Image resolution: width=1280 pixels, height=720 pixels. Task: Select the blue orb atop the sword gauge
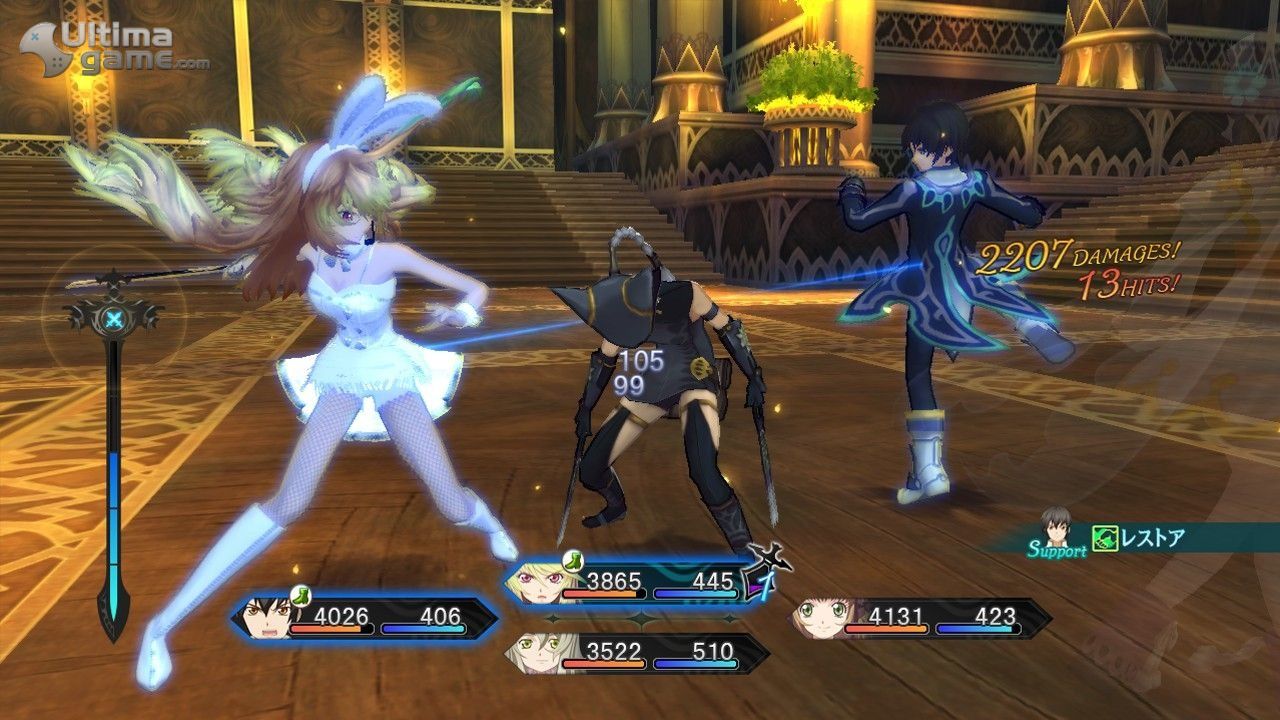[115, 320]
